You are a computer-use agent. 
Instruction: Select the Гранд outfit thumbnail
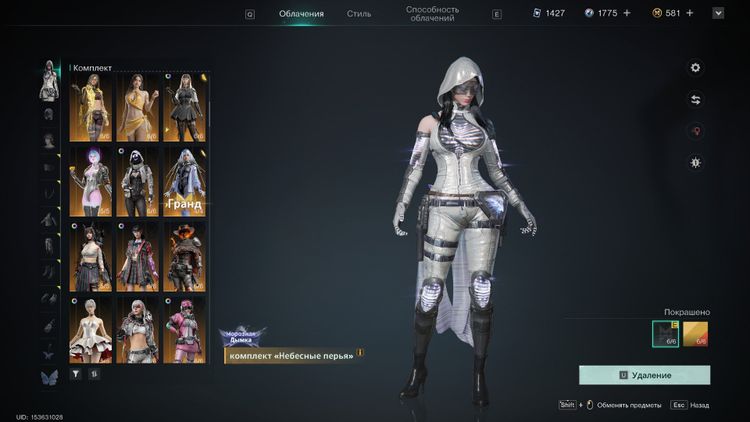(184, 181)
